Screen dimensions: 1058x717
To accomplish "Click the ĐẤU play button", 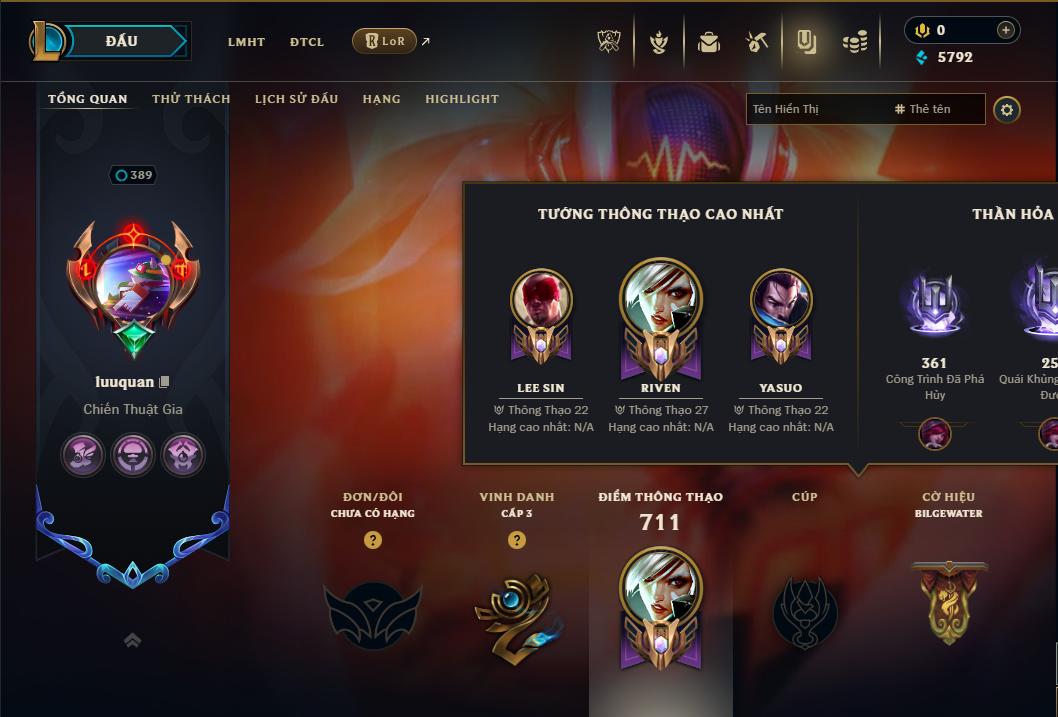I will (122, 41).
